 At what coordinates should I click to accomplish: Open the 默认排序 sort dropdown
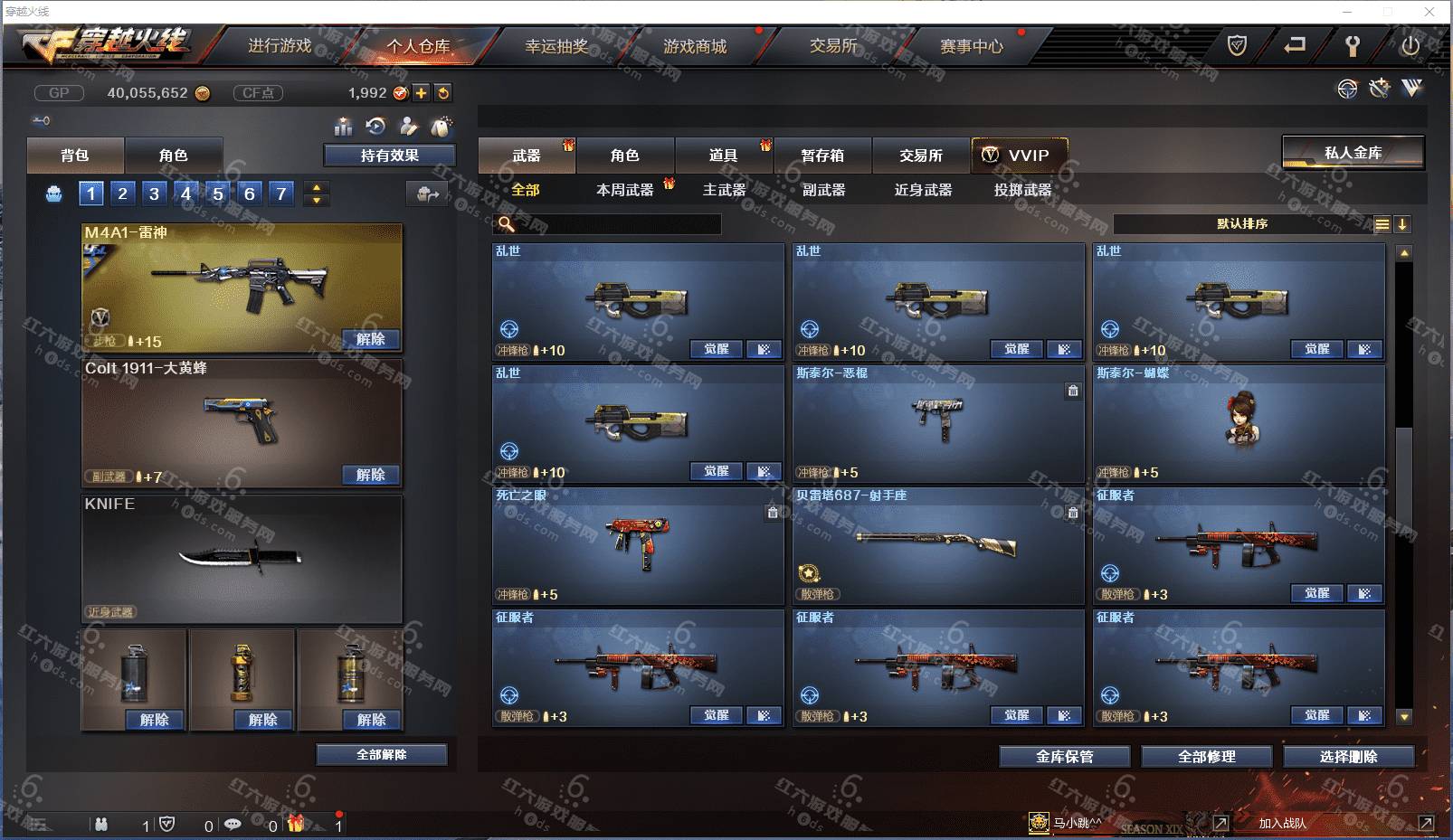[1242, 224]
